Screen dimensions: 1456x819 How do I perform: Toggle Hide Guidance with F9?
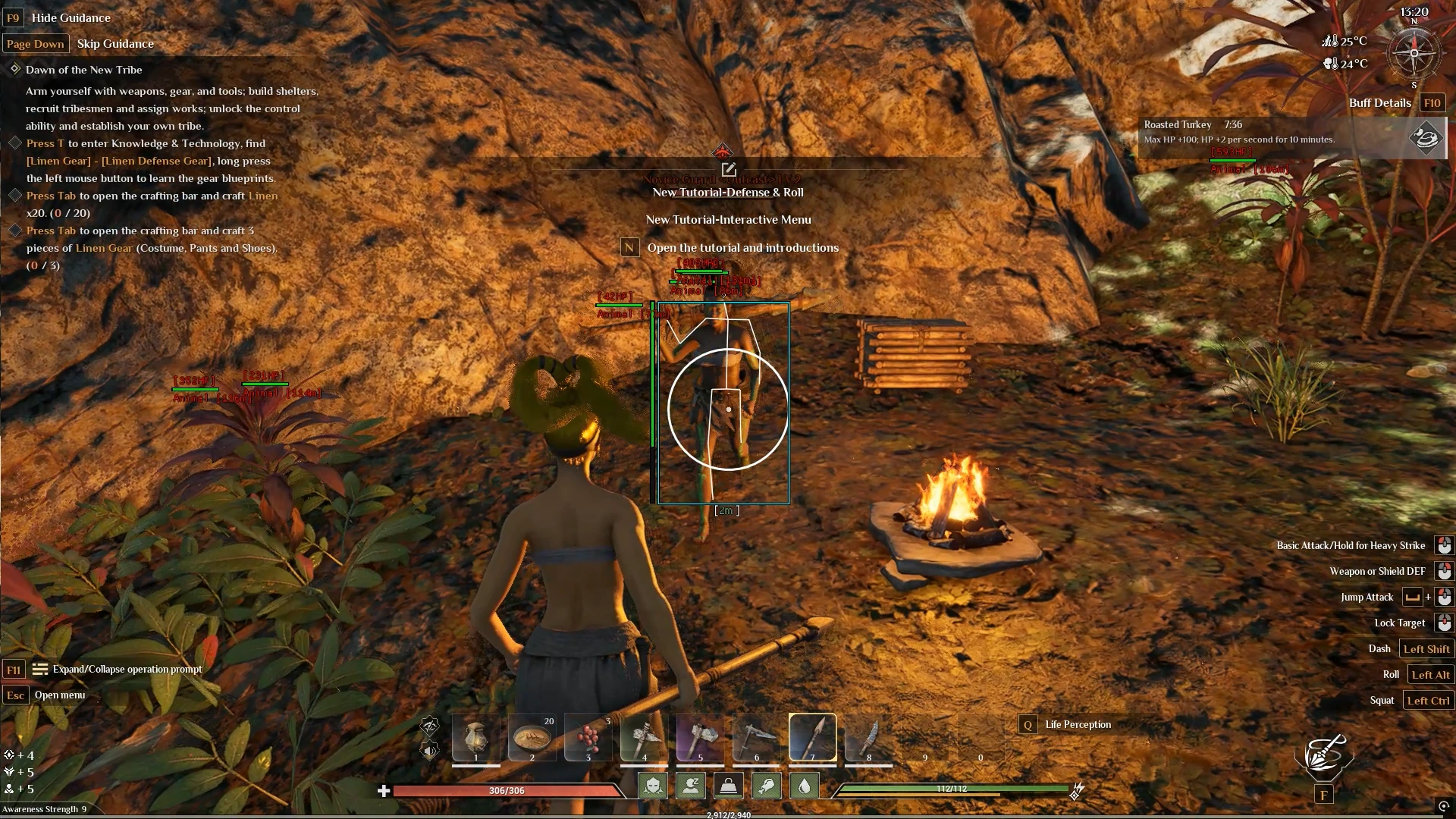click(13, 17)
